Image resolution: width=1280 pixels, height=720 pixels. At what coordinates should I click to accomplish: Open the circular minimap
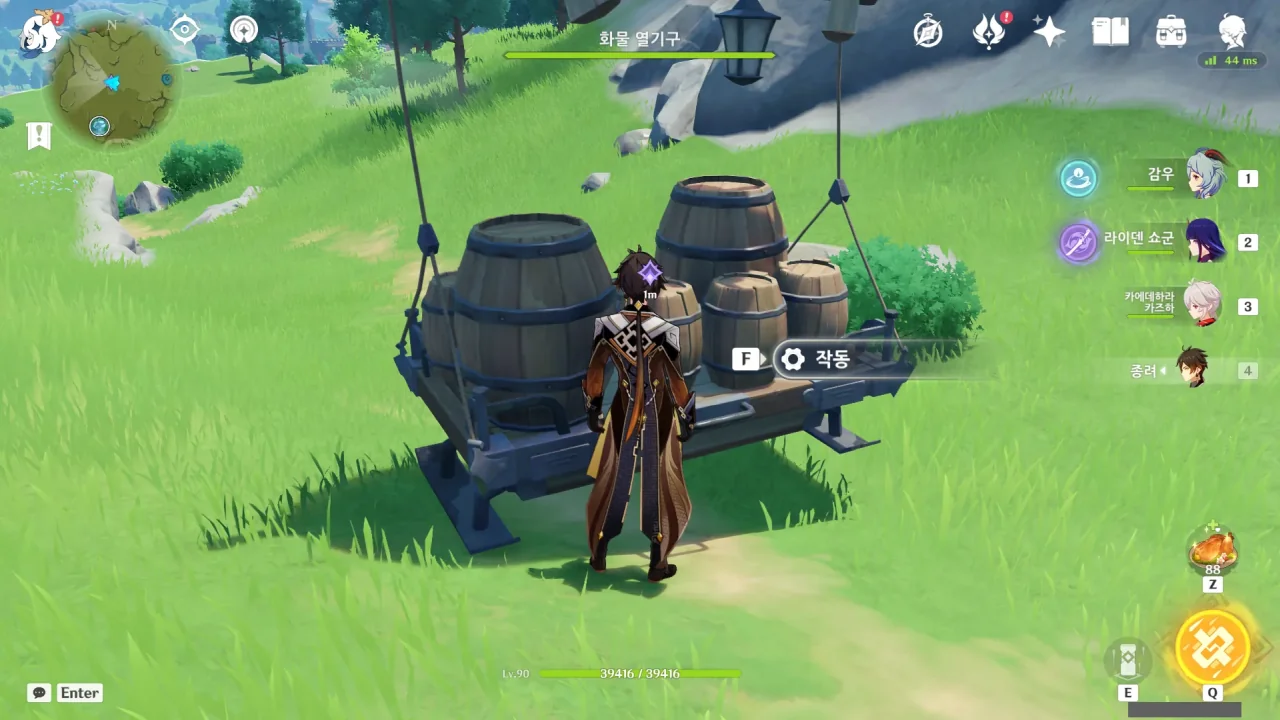[x=114, y=82]
